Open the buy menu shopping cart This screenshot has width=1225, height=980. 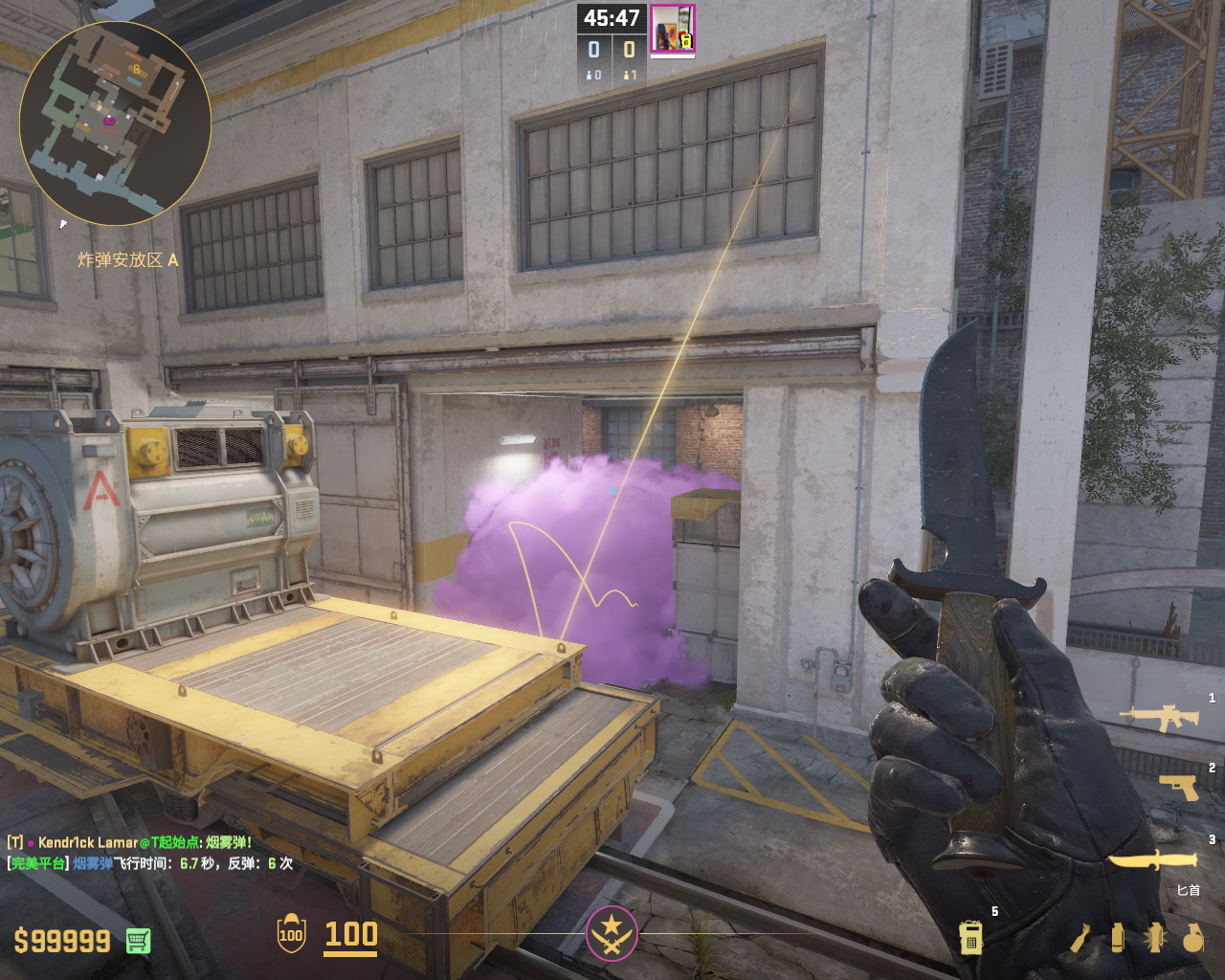coord(138,941)
